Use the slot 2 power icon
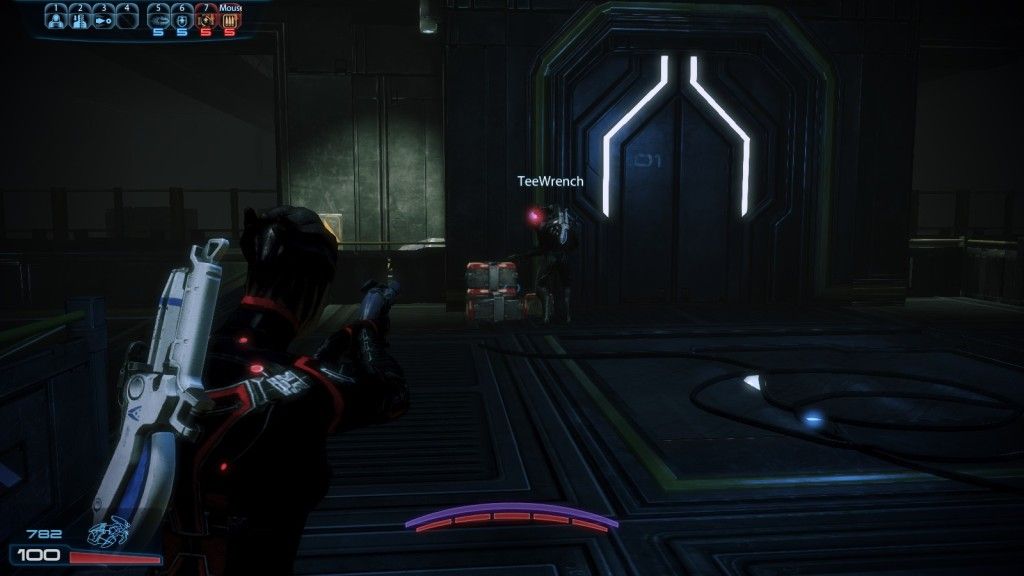The image size is (1024, 576). coord(79,20)
